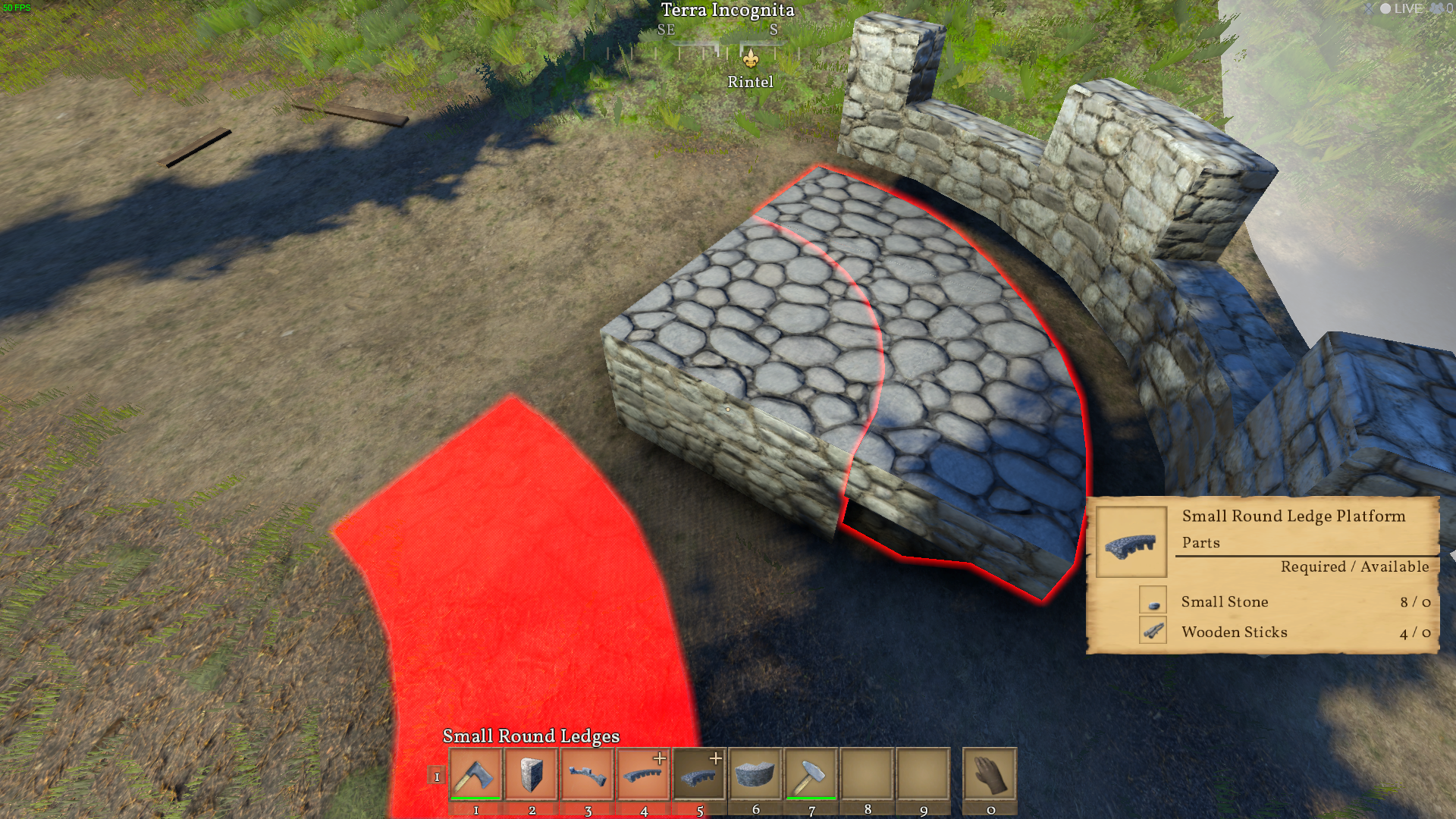Click the Rintel compass marker
This screenshot has width=1456, height=819.
[x=751, y=59]
